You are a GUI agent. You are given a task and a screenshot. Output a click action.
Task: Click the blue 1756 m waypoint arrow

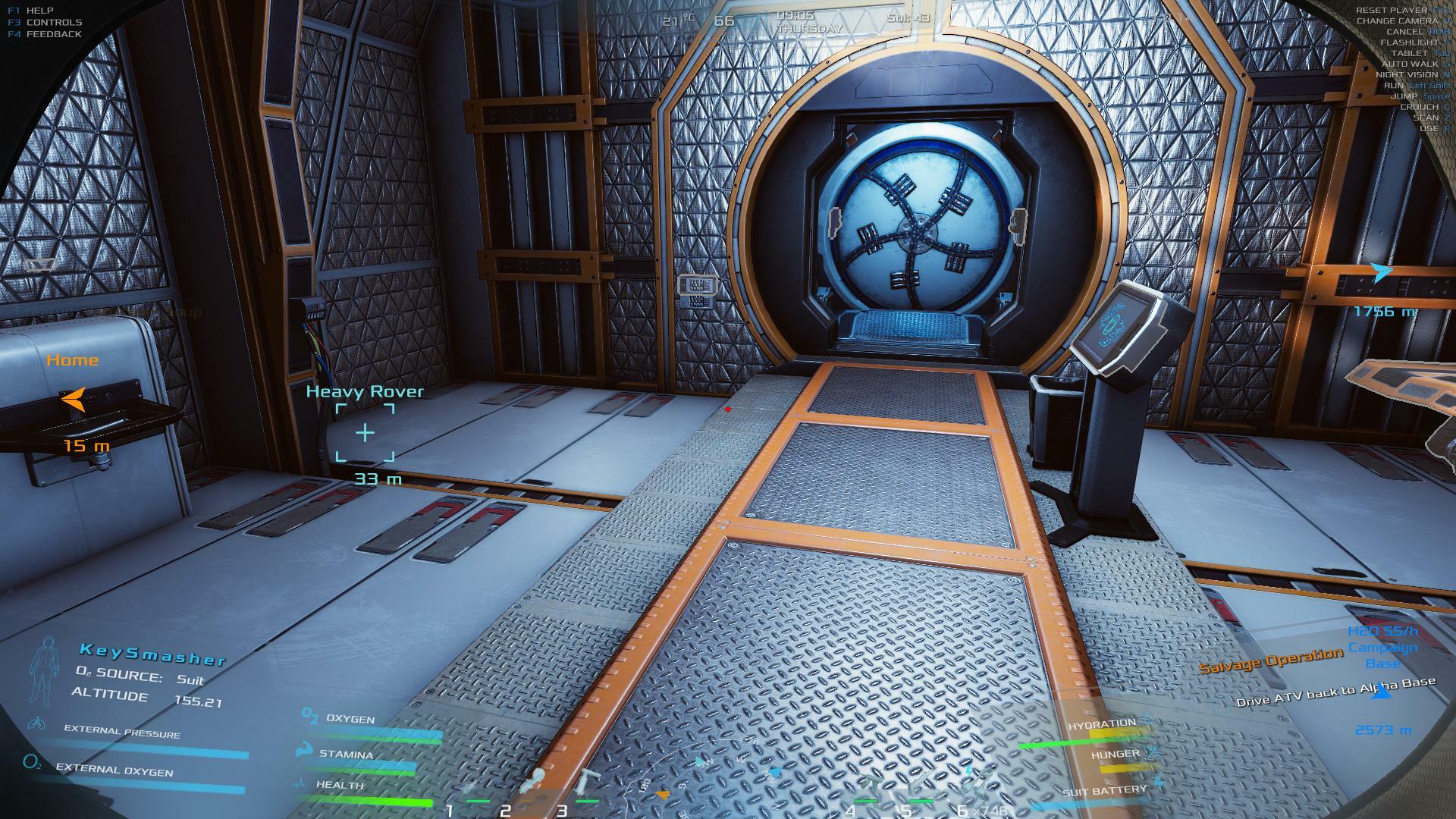coord(1382,273)
